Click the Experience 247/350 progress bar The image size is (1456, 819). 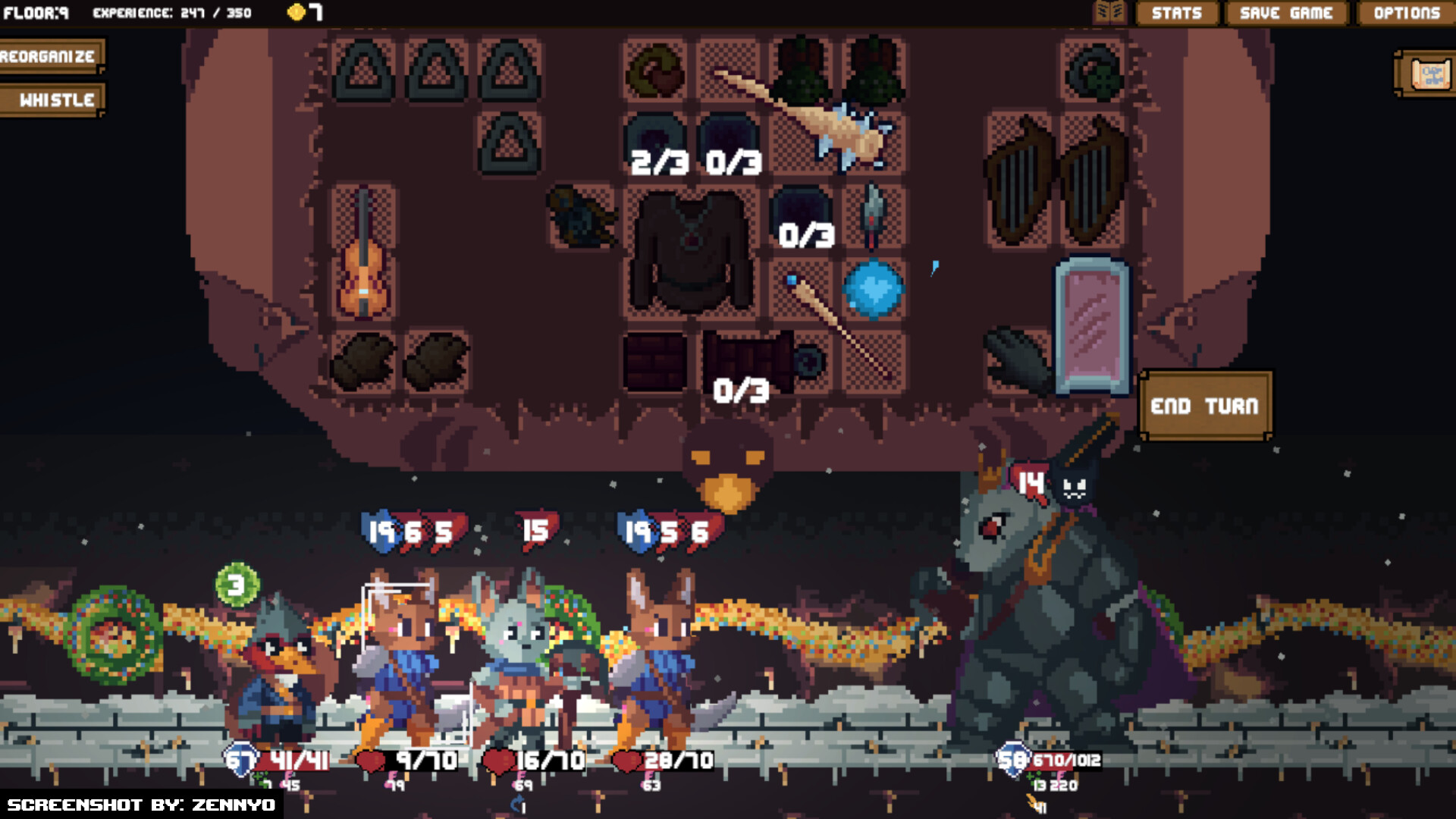(171, 12)
